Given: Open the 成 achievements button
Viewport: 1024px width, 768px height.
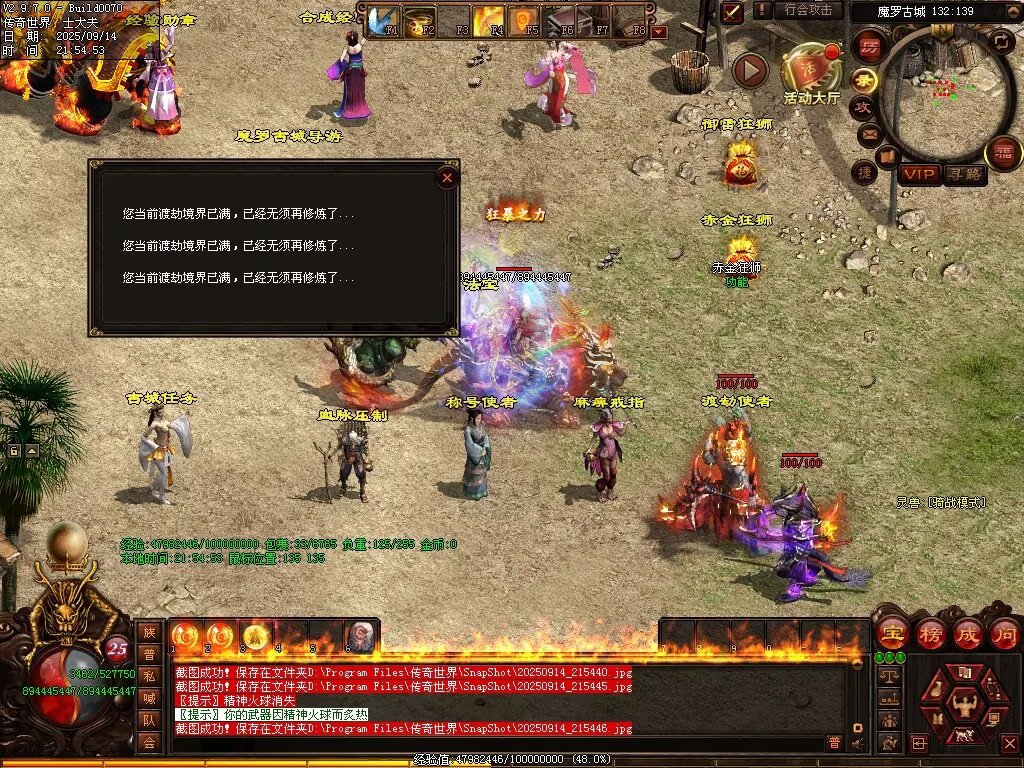Looking at the screenshot, I should pos(968,633).
